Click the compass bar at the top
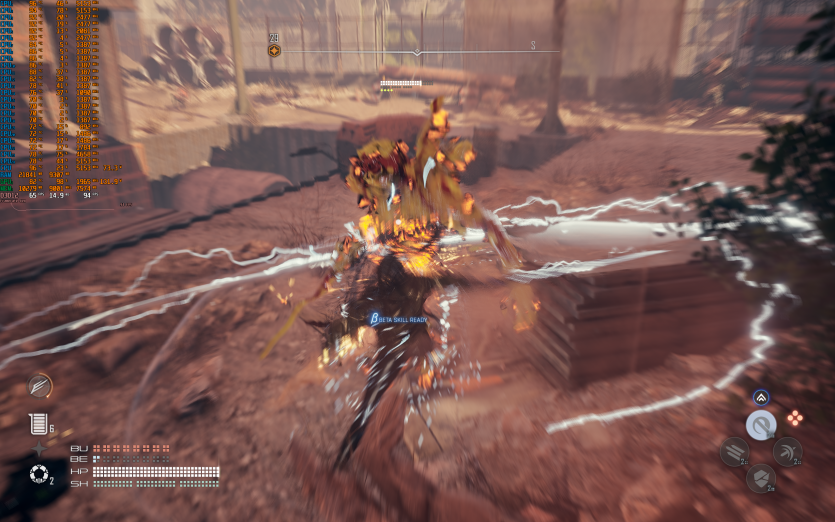 pyautogui.click(x=418, y=51)
